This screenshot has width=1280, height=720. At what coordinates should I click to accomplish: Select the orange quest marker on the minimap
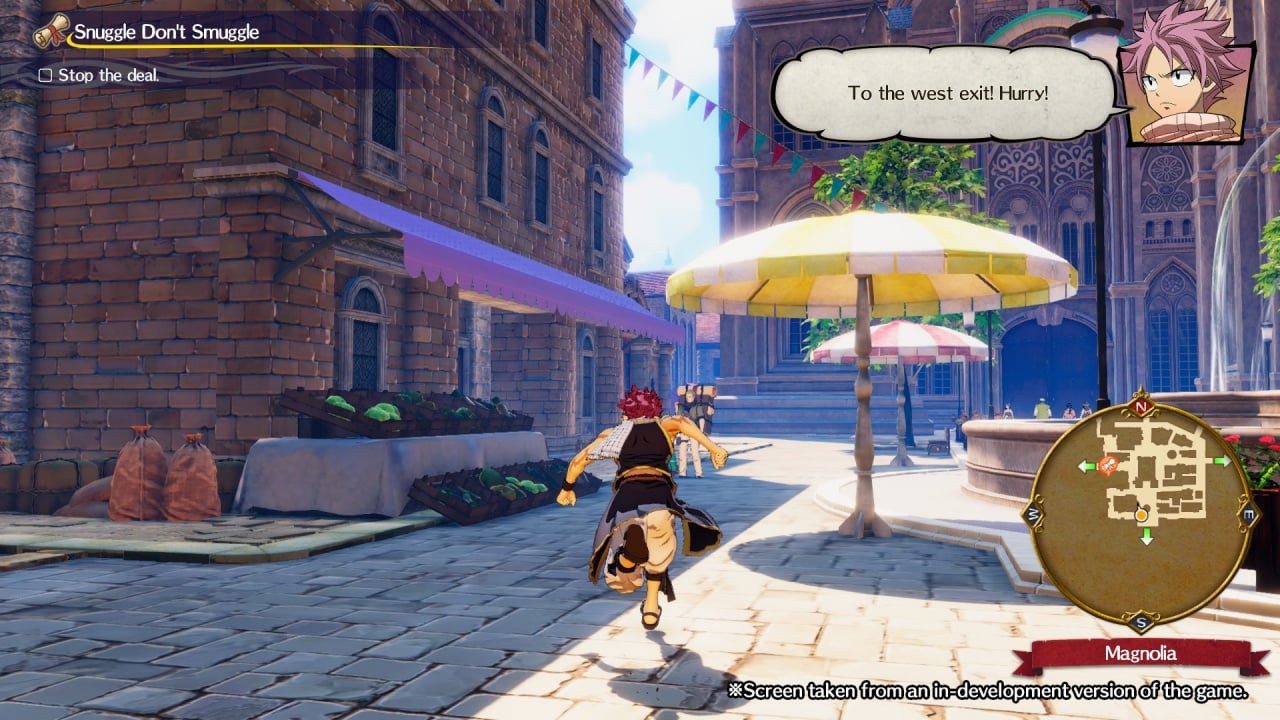tap(1108, 464)
